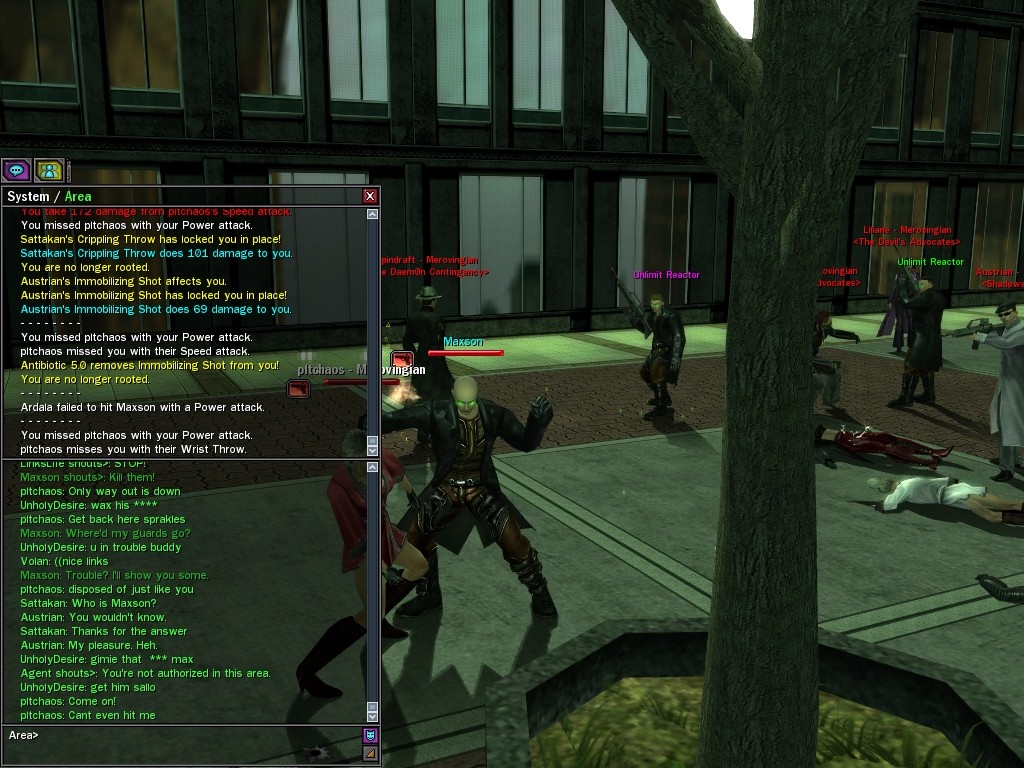This screenshot has height=768, width=1024.
Task: Click the area chat scroll-up arrow
Action: coord(373,467)
